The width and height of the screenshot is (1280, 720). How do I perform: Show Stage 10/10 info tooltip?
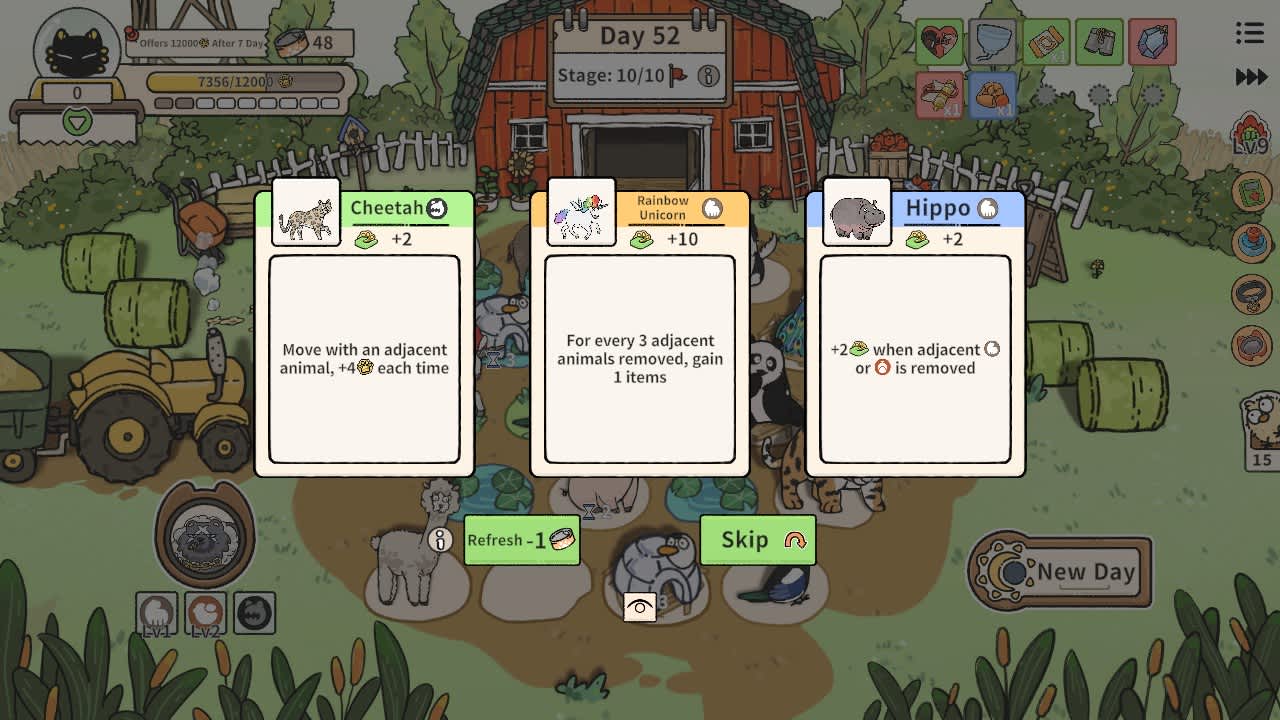pos(707,75)
